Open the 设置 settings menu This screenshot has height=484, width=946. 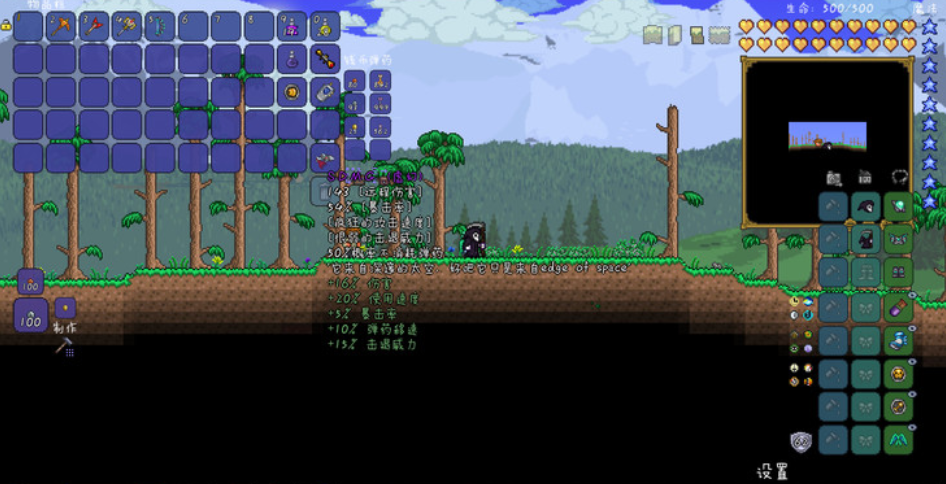pos(772,471)
